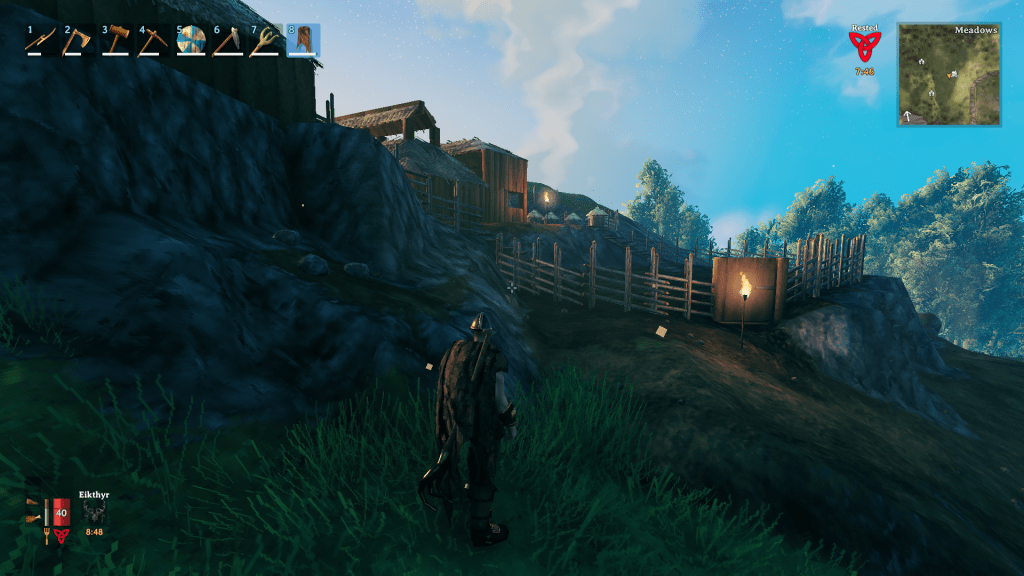
Task: Click the cooked meat drumstick food icon
Action: tap(35, 518)
